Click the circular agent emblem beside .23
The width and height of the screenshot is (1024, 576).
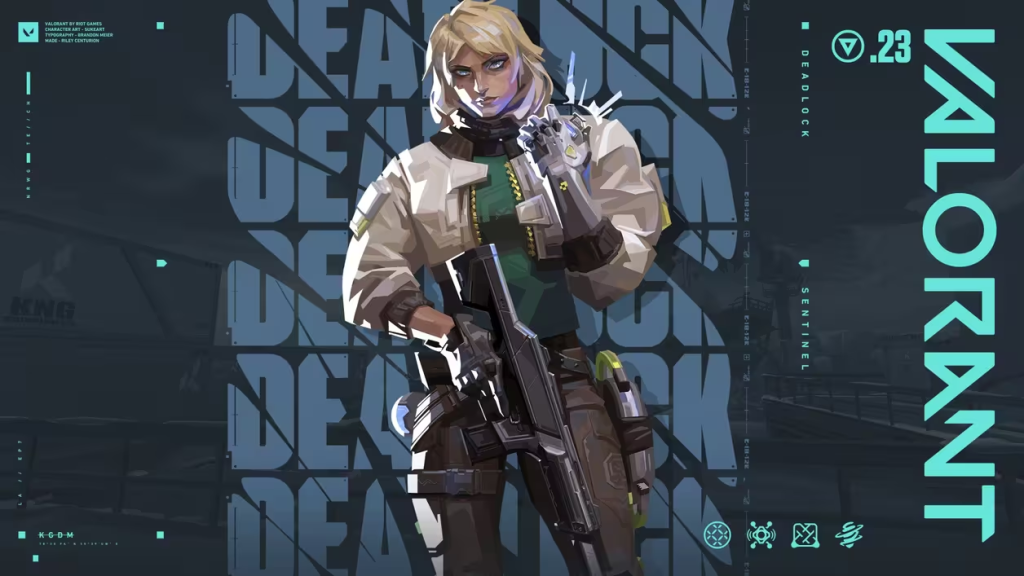pyautogui.click(x=847, y=47)
